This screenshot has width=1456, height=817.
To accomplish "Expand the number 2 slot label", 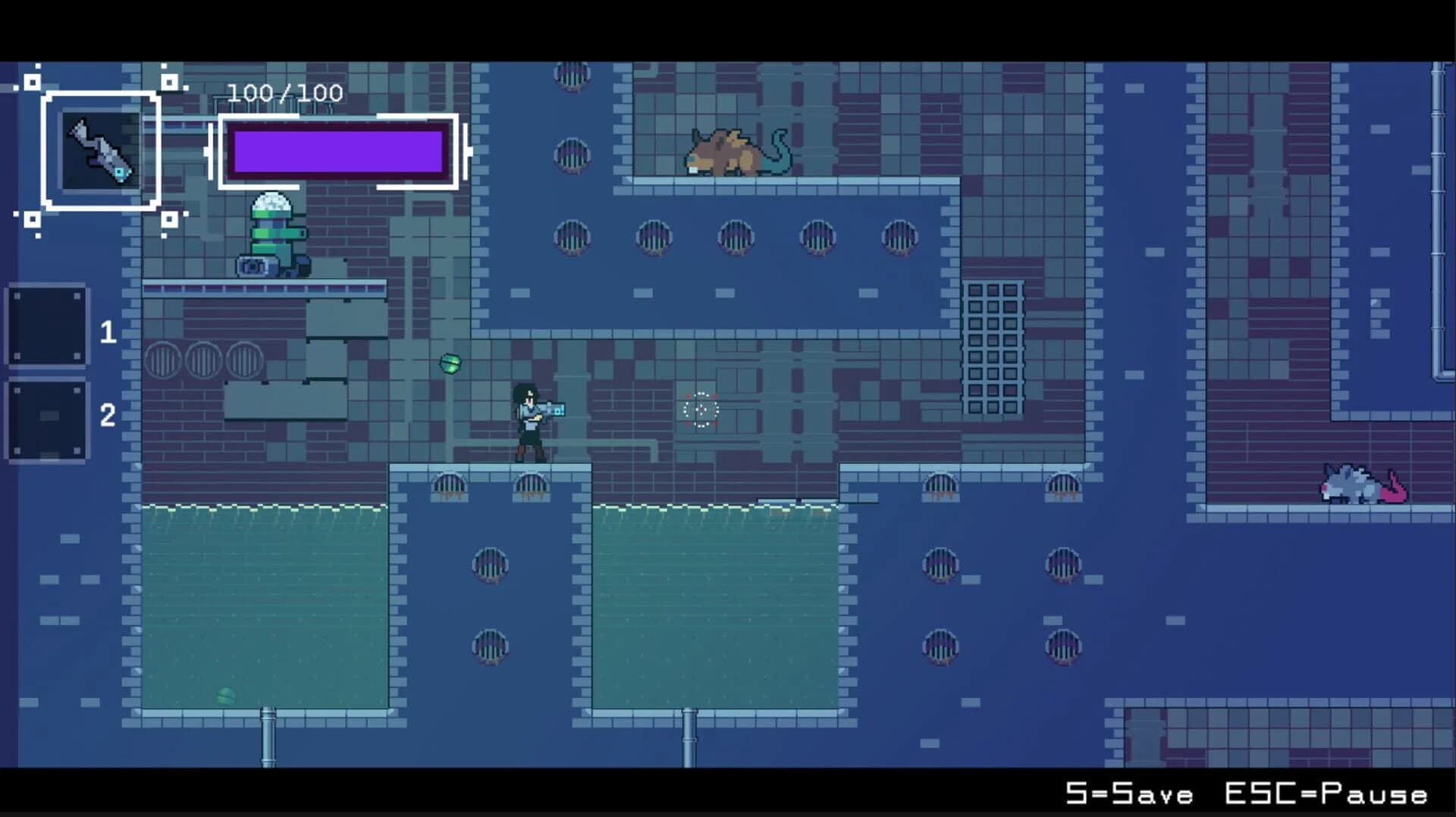I will click(108, 416).
